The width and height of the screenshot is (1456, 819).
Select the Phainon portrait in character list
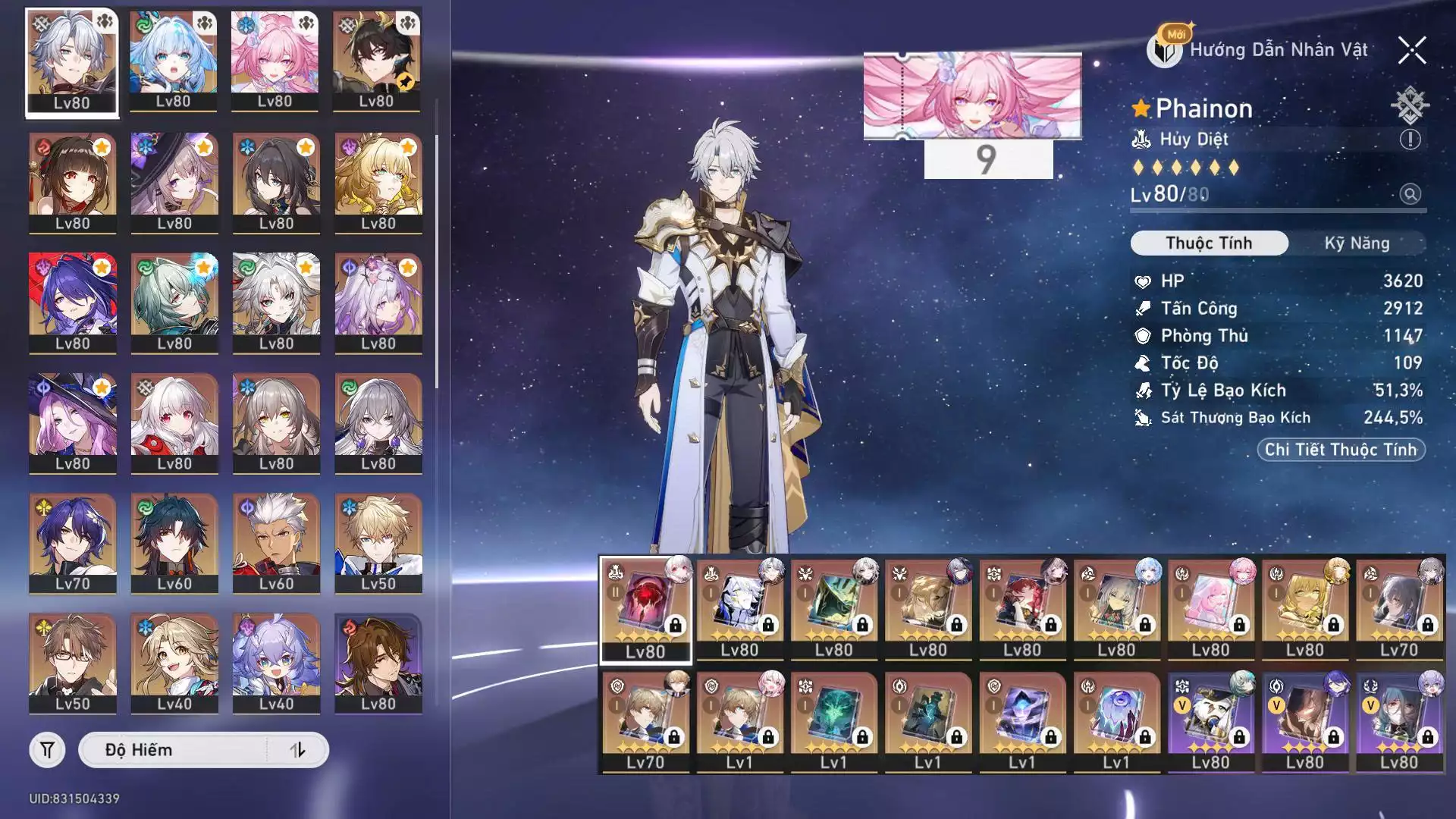72,62
